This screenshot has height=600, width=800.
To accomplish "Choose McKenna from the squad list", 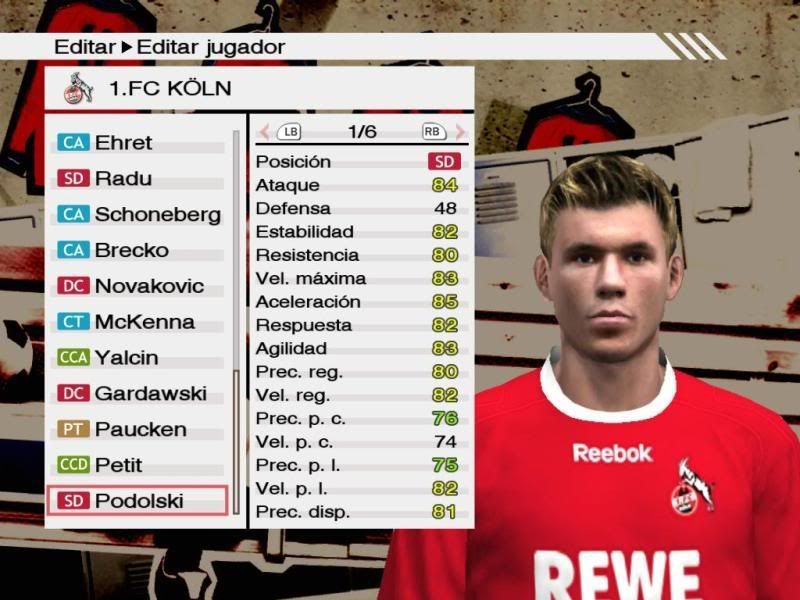I will point(138,323).
